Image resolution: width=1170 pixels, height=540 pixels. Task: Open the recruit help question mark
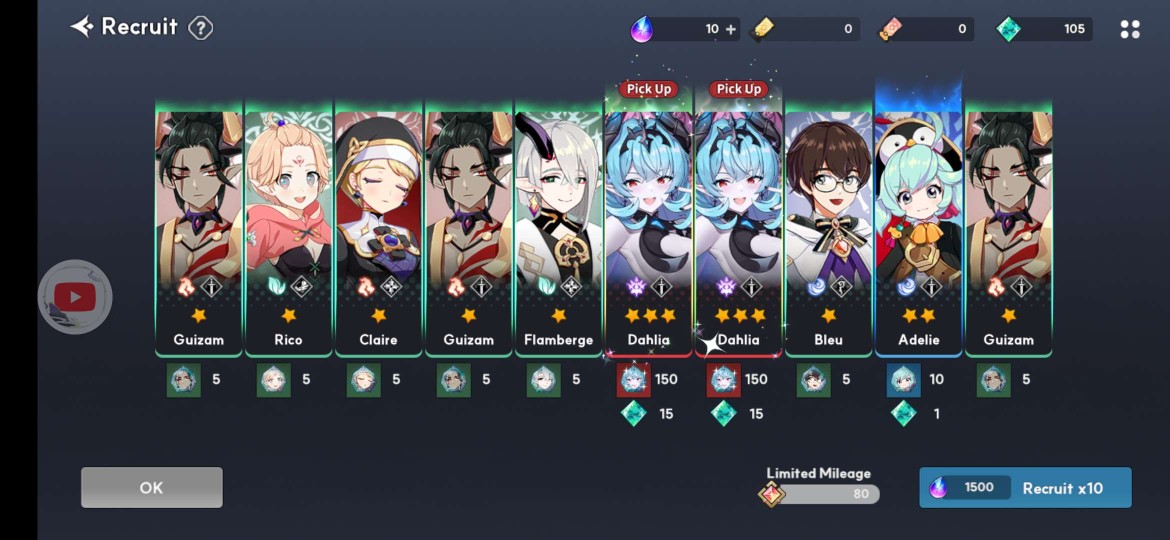201,28
